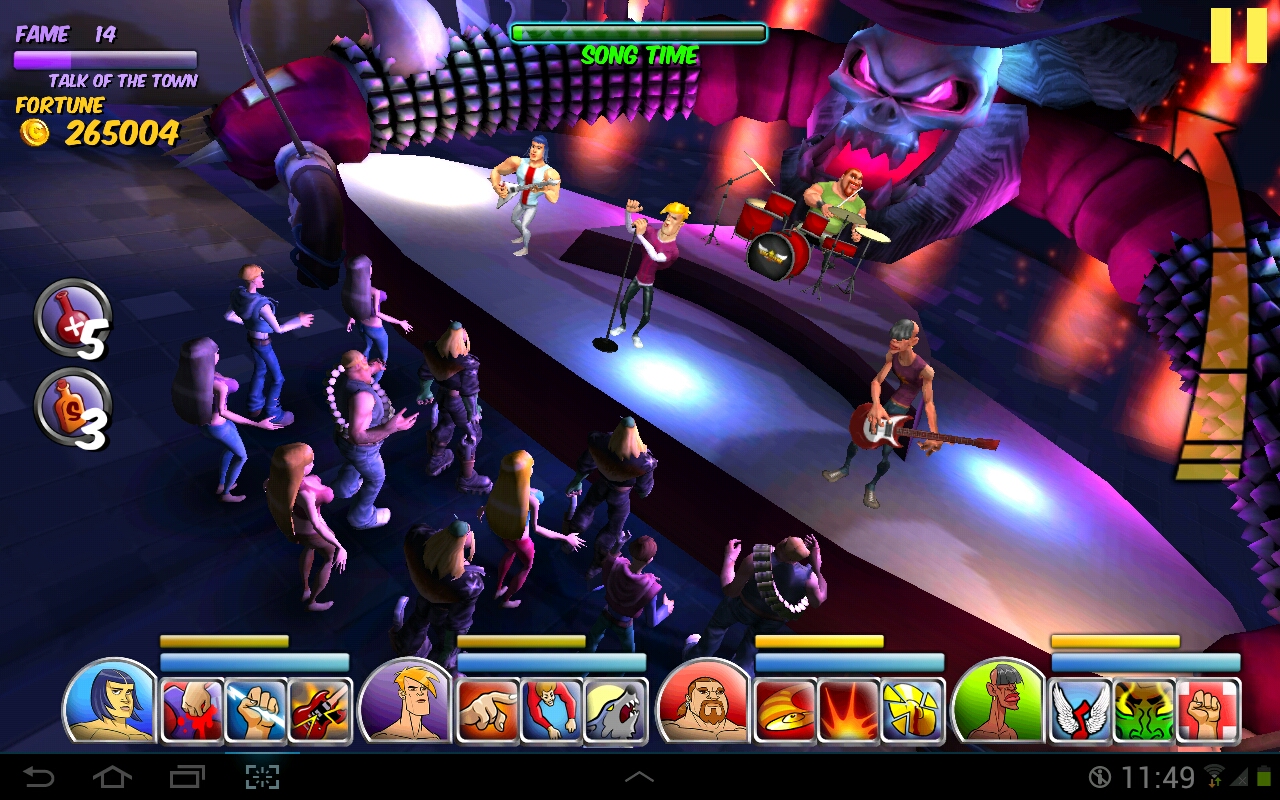Activate the bloody fist punch ability
The height and width of the screenshot is (800, 1280).
(x=192, y=711)
